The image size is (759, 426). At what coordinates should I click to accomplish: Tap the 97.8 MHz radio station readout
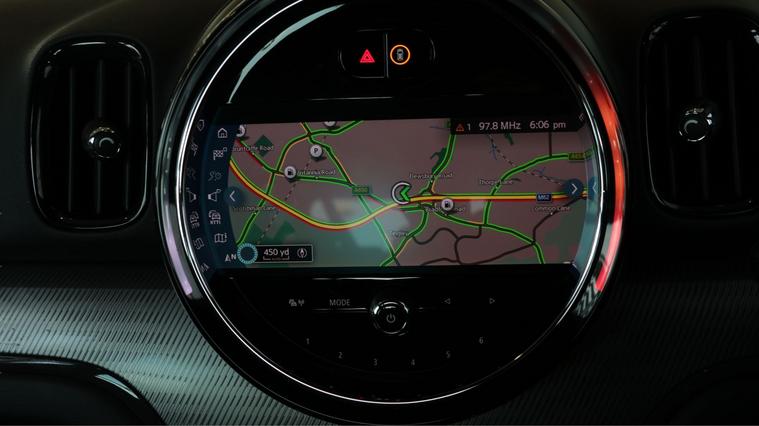[x=501, y=127]
